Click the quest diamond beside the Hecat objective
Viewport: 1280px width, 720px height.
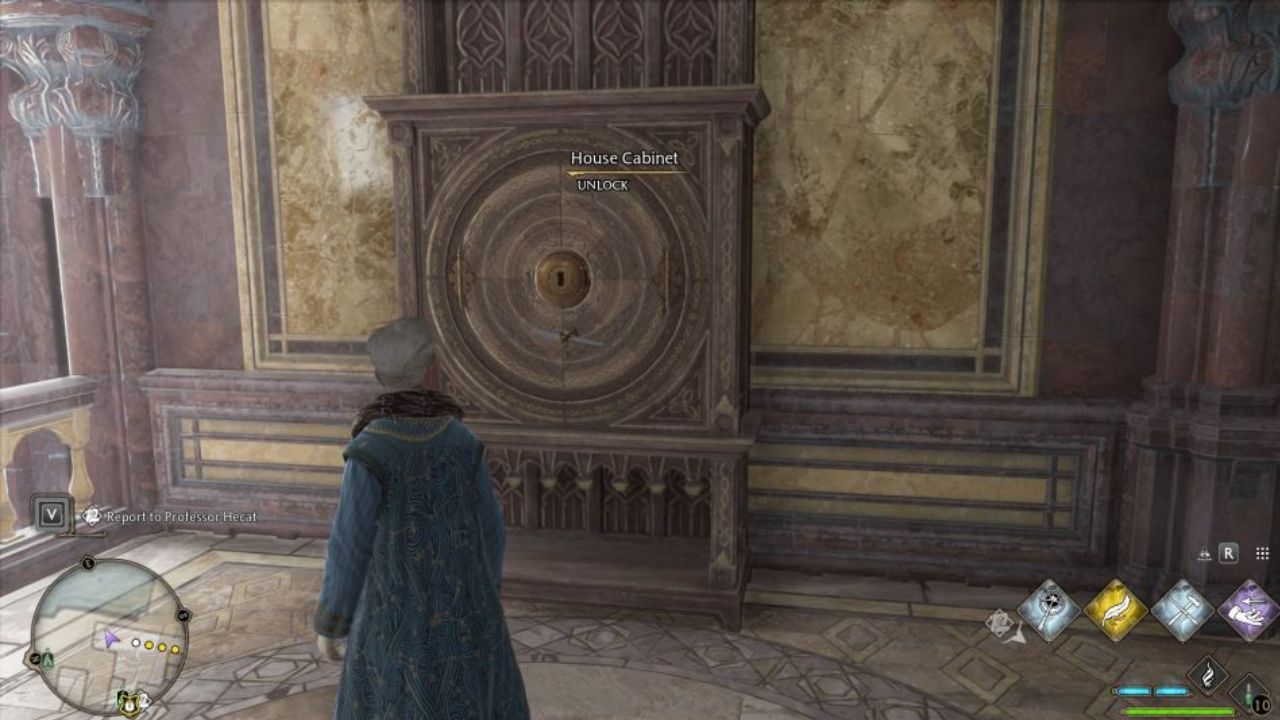click(91, 515)
